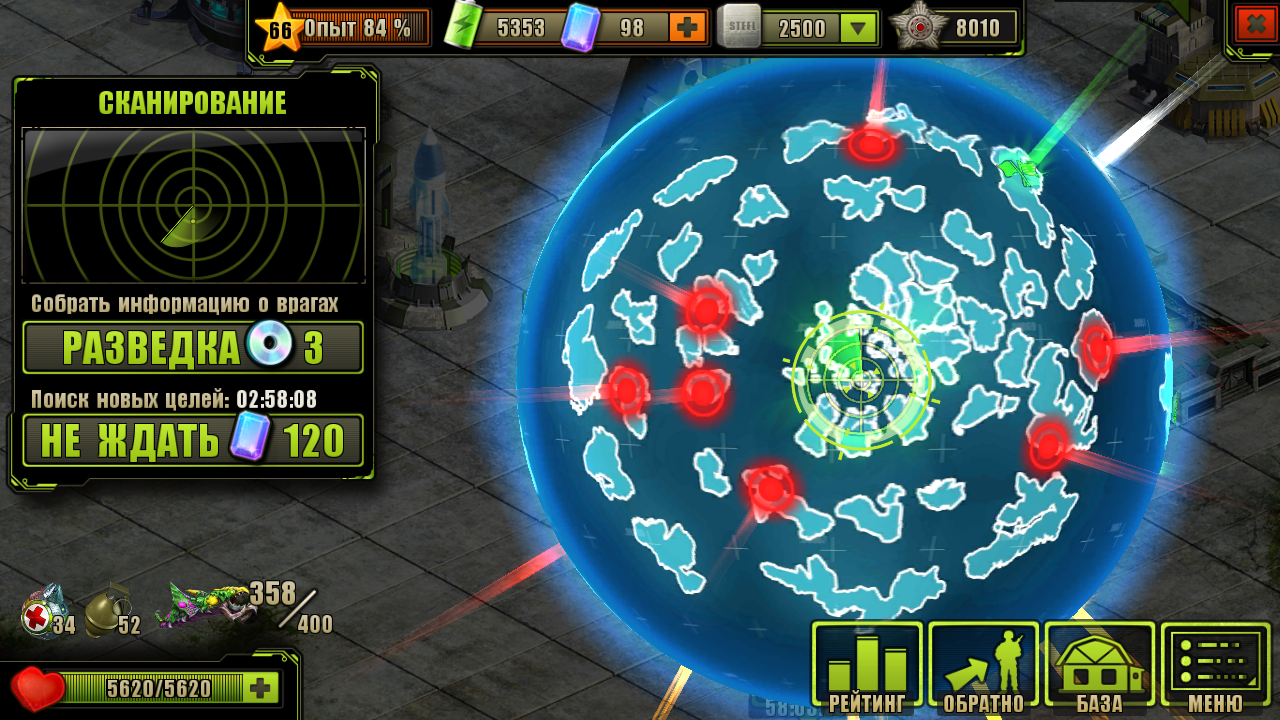1280x720 pixels.
Task: Select the medkit item icon
Action: click(x=44, y=612)
